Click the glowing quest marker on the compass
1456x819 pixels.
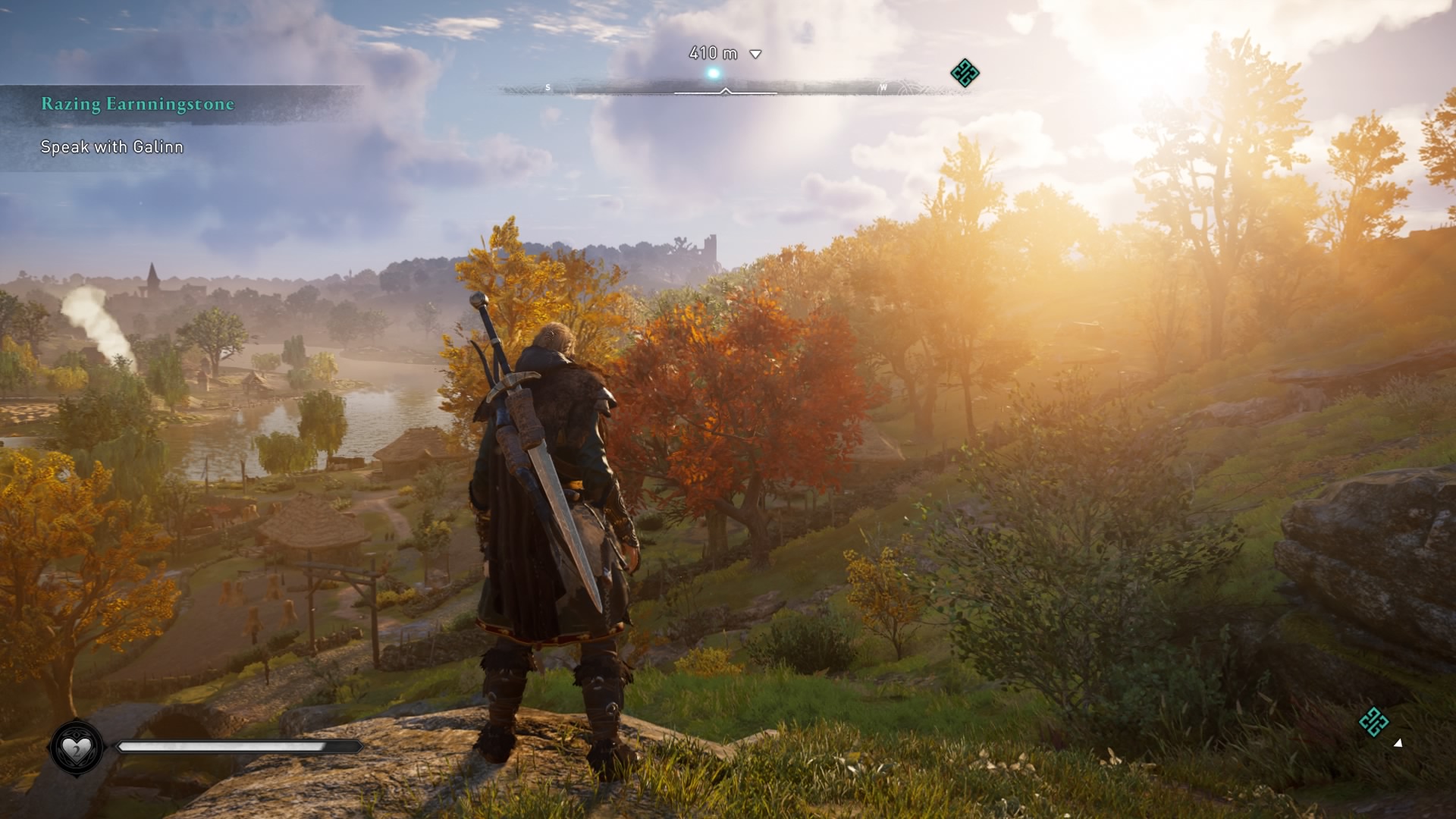click(713, 74)
